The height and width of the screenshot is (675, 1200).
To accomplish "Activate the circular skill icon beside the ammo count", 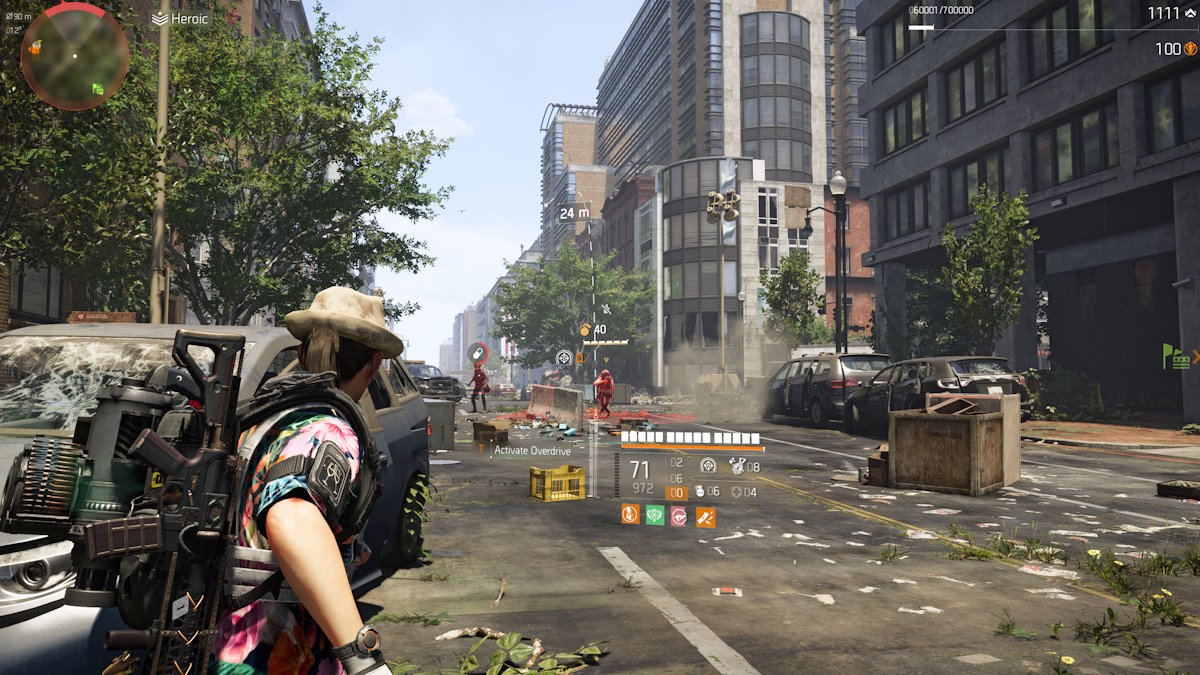I will (708, 465).
